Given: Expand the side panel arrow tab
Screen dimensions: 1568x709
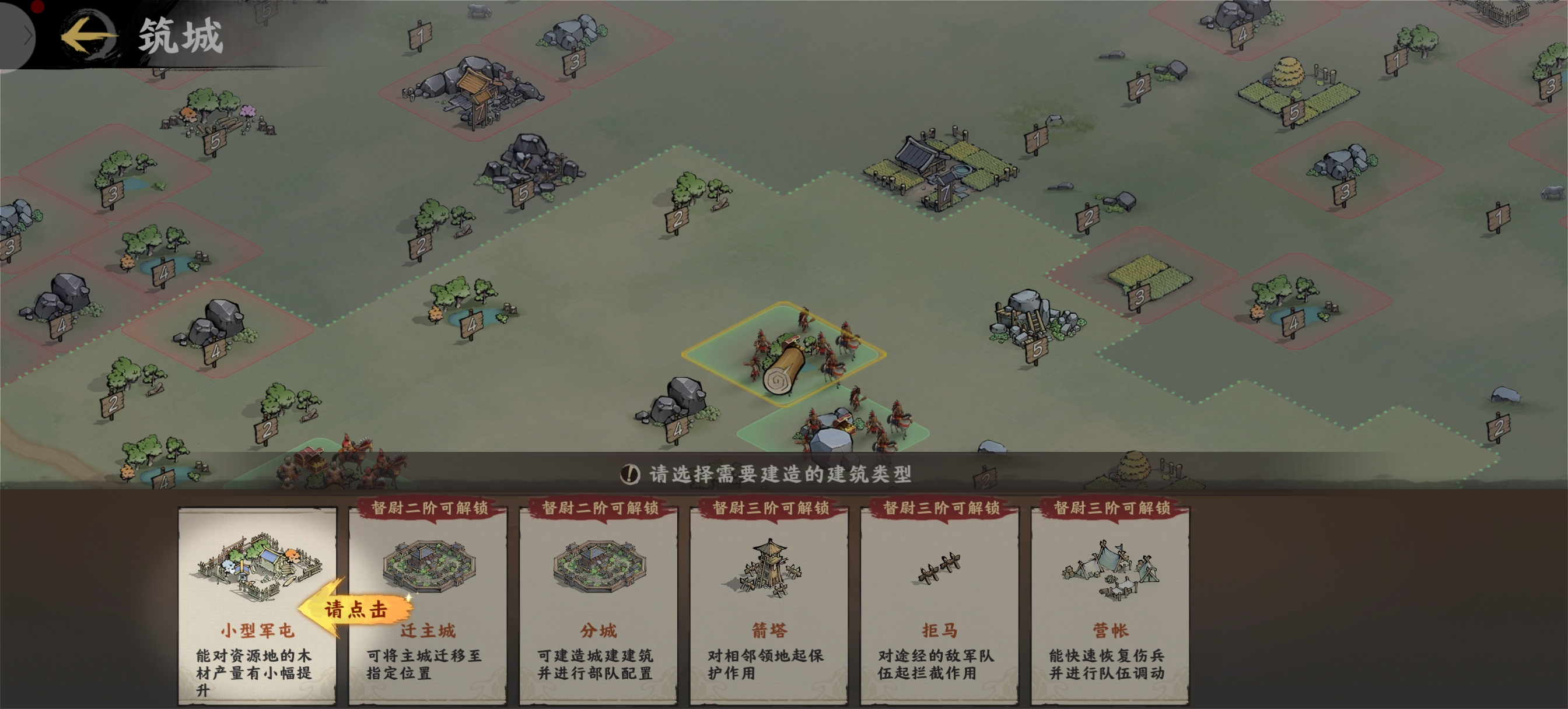Looking at the screenshot, I should [x=23, y=37].
